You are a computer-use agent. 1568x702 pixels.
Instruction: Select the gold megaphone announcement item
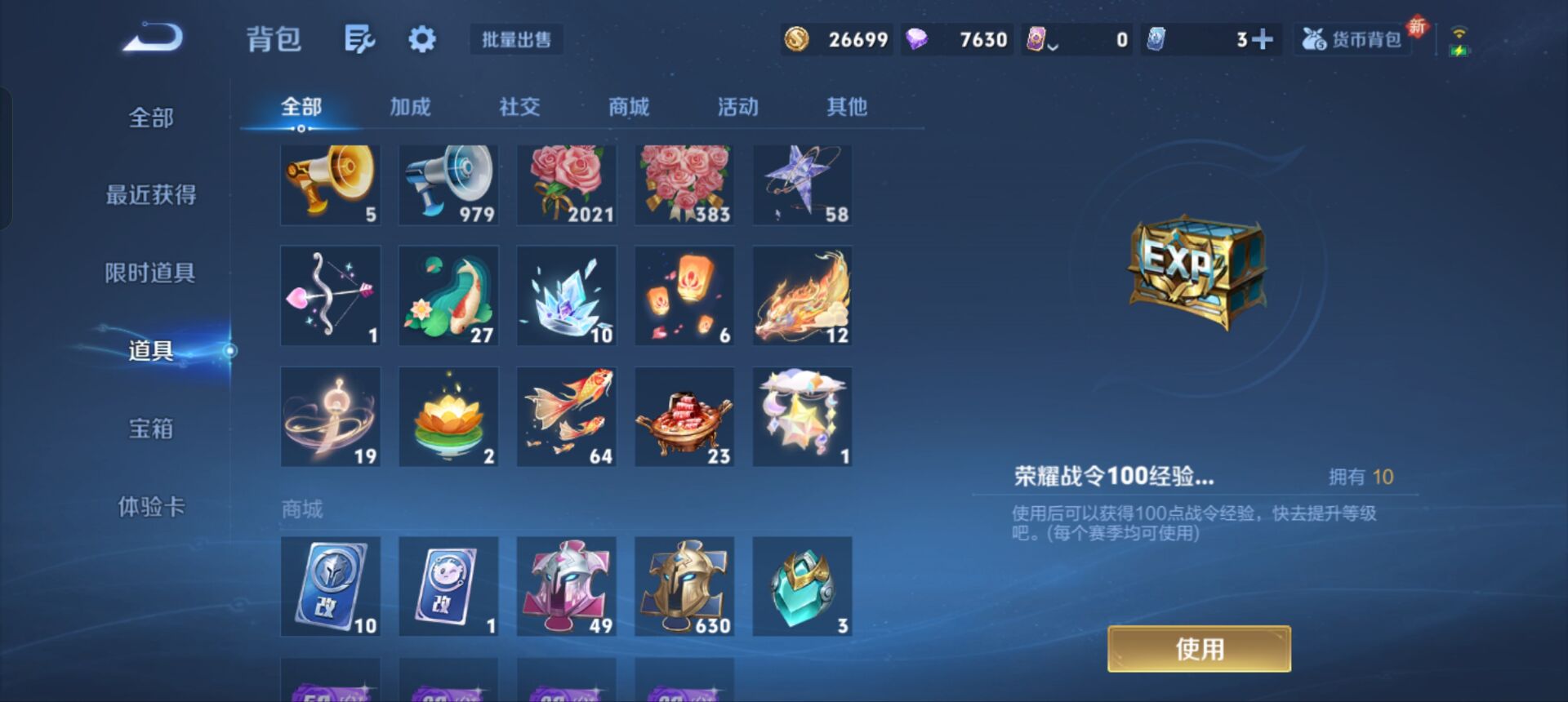click(330, 184)
